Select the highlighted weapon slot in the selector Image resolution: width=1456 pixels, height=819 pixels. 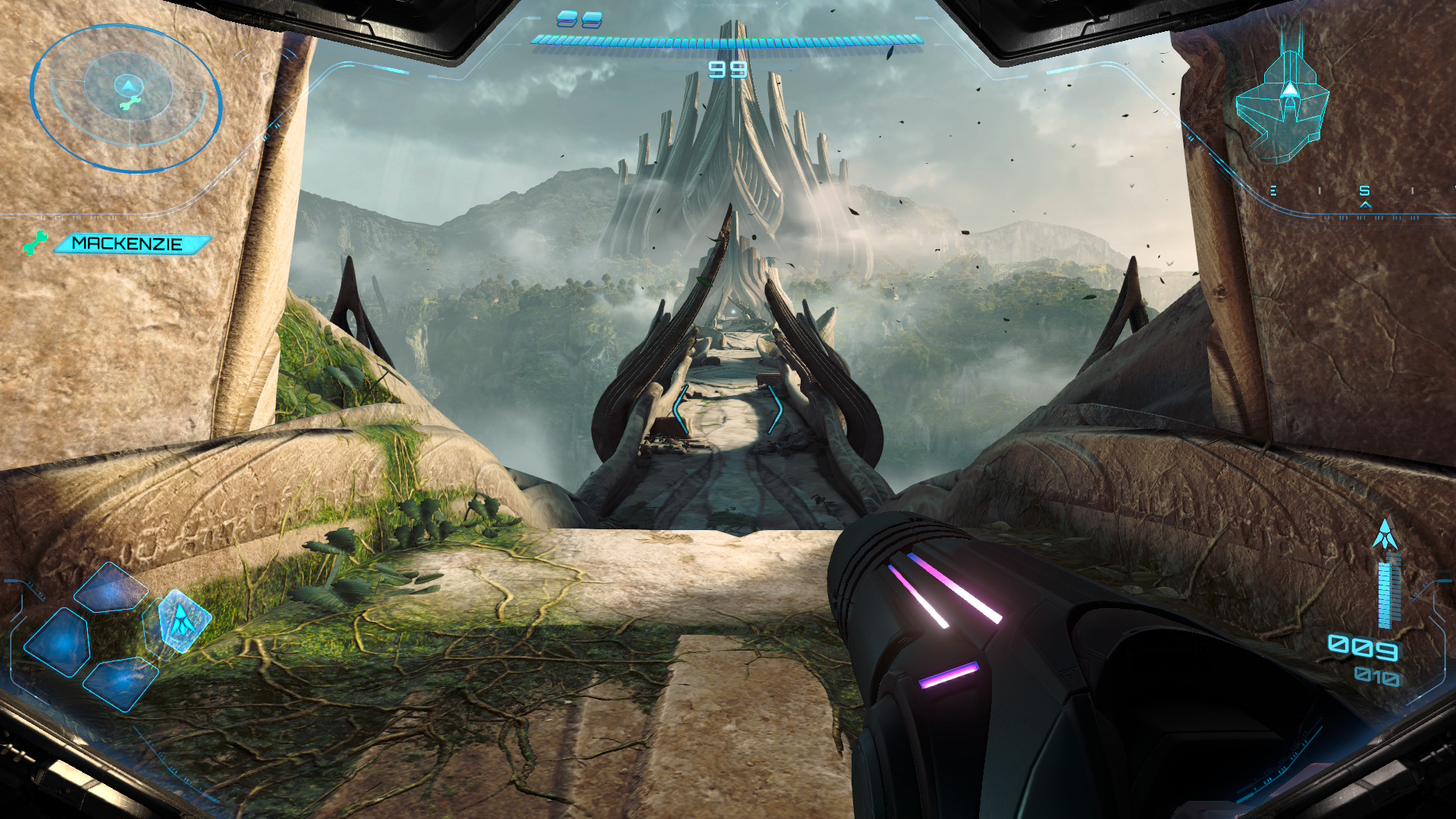(180, 621)
